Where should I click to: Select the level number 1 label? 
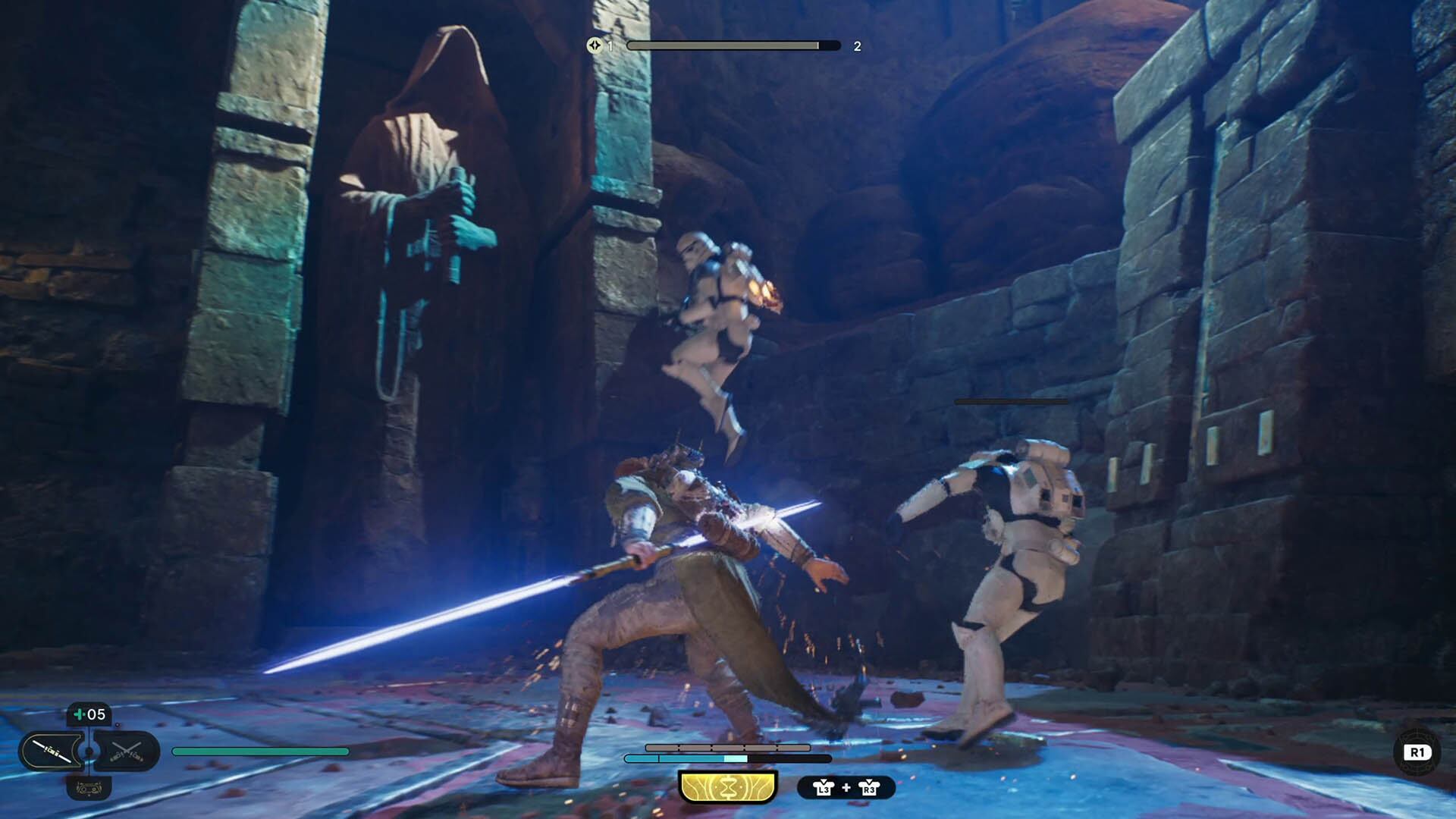click(x=610, y=45)
